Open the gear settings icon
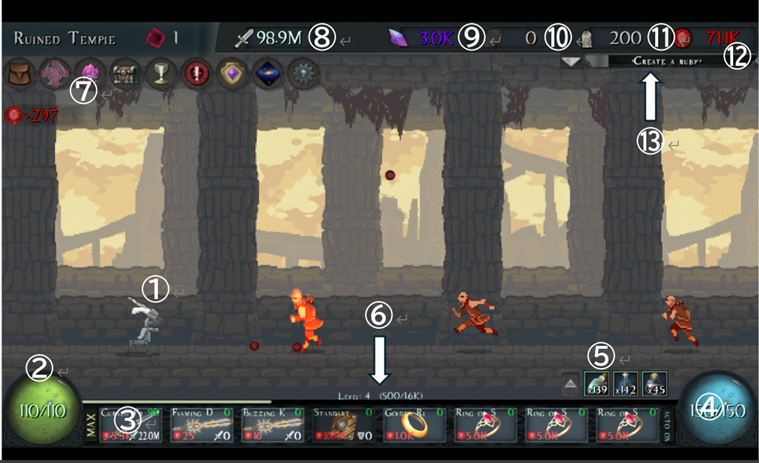This screenshot has width=759, height=463. [x=302, y=73]
